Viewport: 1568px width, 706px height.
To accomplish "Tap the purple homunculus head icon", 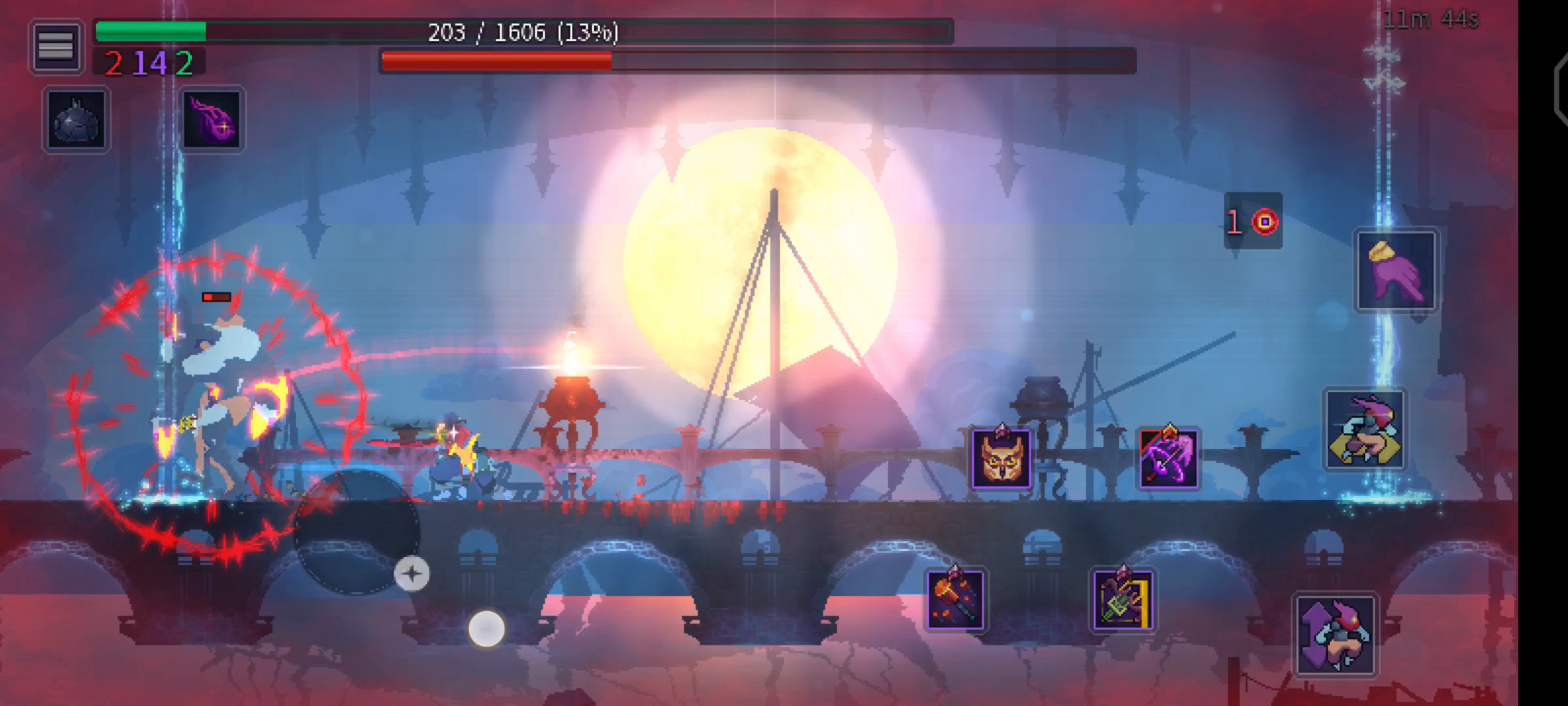I will pos(212,120).
